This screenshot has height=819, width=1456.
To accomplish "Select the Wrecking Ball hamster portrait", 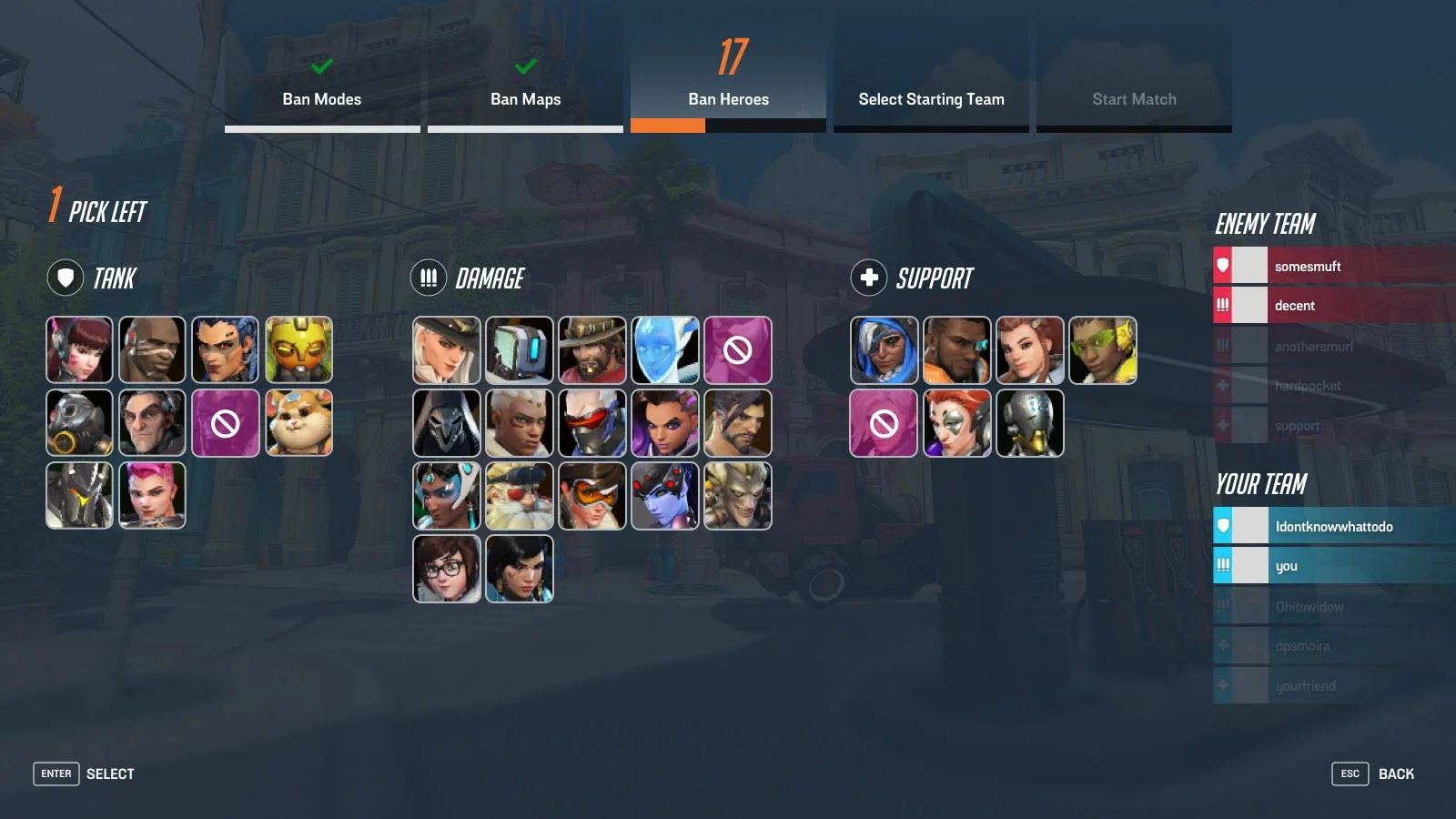I will coord(298,423).
